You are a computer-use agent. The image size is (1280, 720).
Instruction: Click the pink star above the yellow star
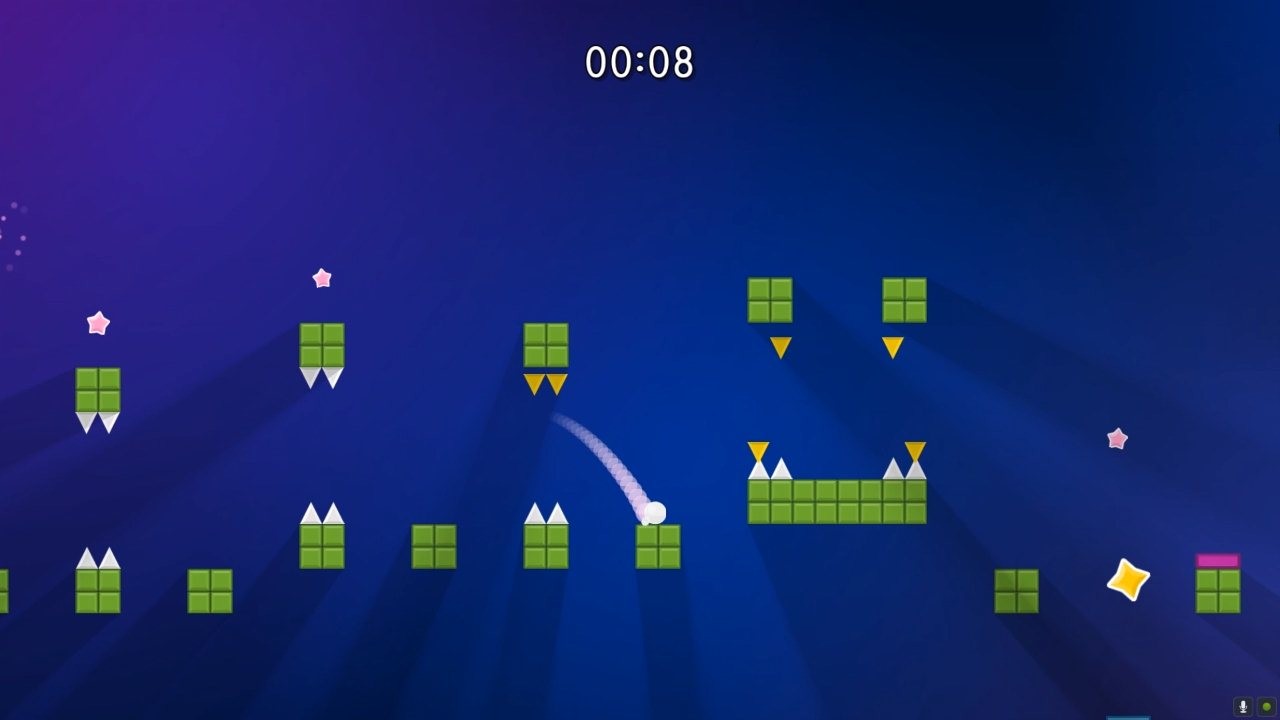tap(1117, 438)
